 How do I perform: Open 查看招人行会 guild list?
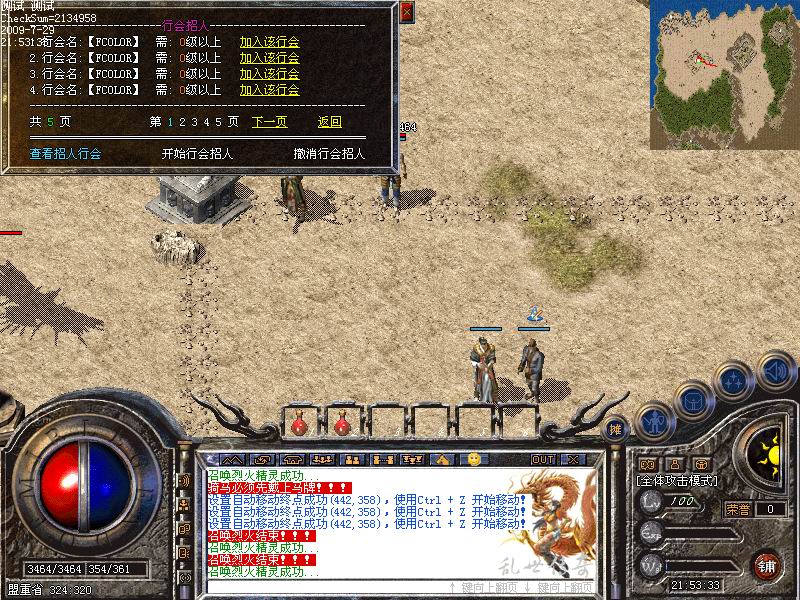[x=65, y=154]
